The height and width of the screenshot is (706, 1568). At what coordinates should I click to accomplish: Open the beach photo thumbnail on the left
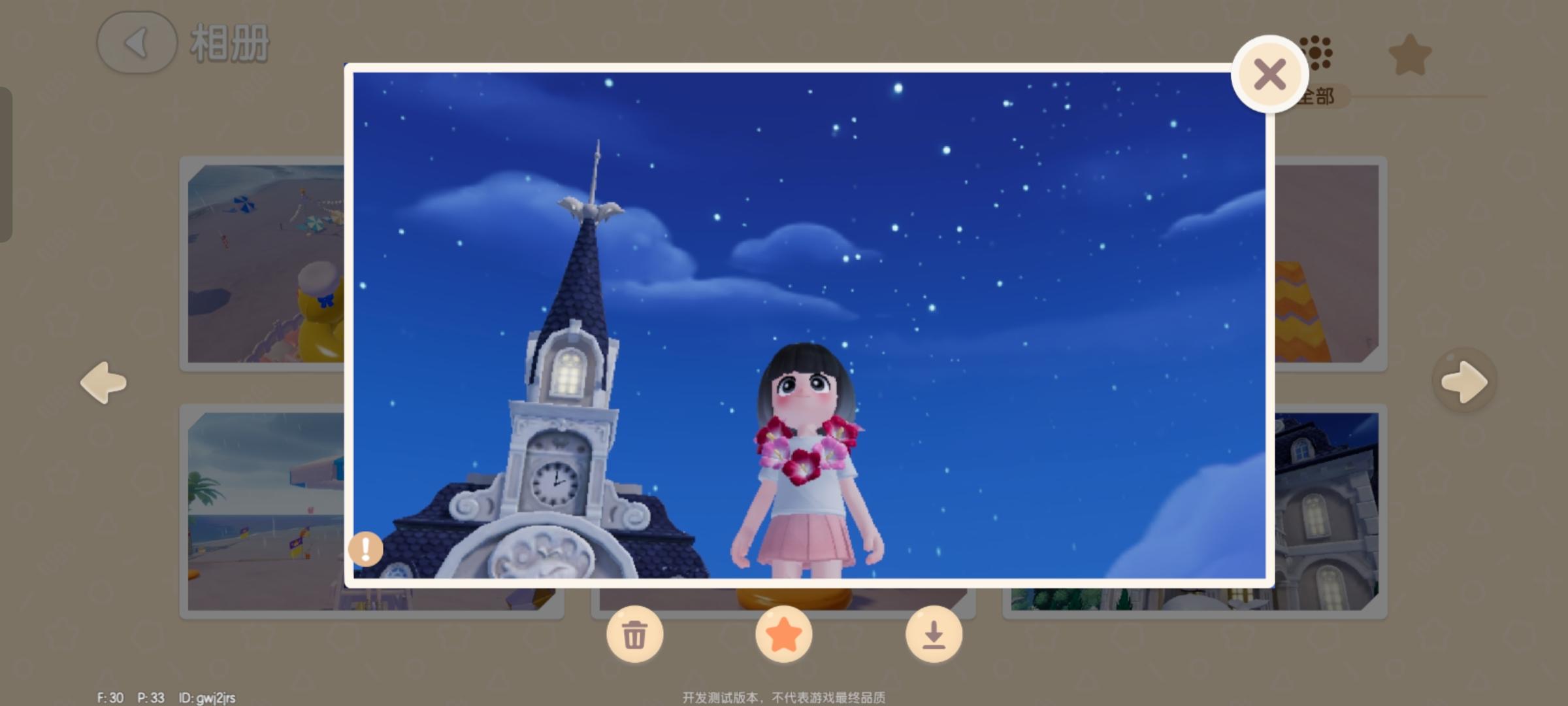pyautogui.click(x=261, y=261)
